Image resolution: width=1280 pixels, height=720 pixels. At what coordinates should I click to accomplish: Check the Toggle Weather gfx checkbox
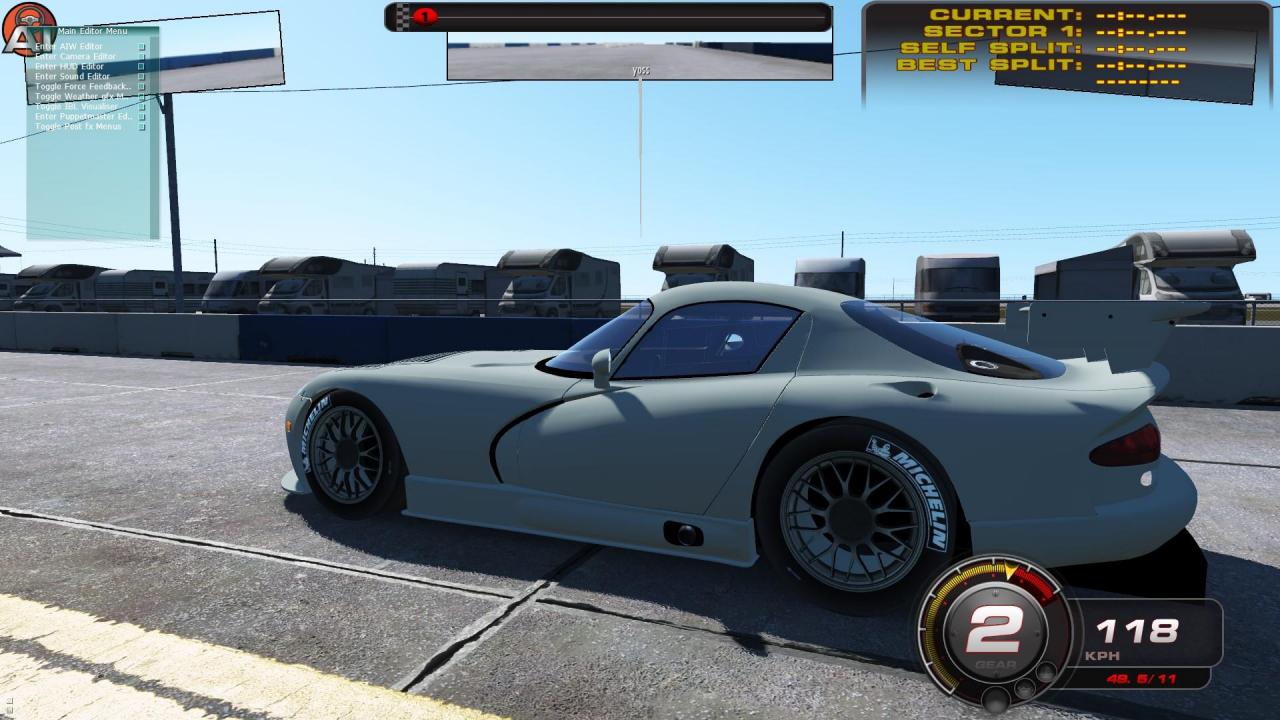[142, 95]
